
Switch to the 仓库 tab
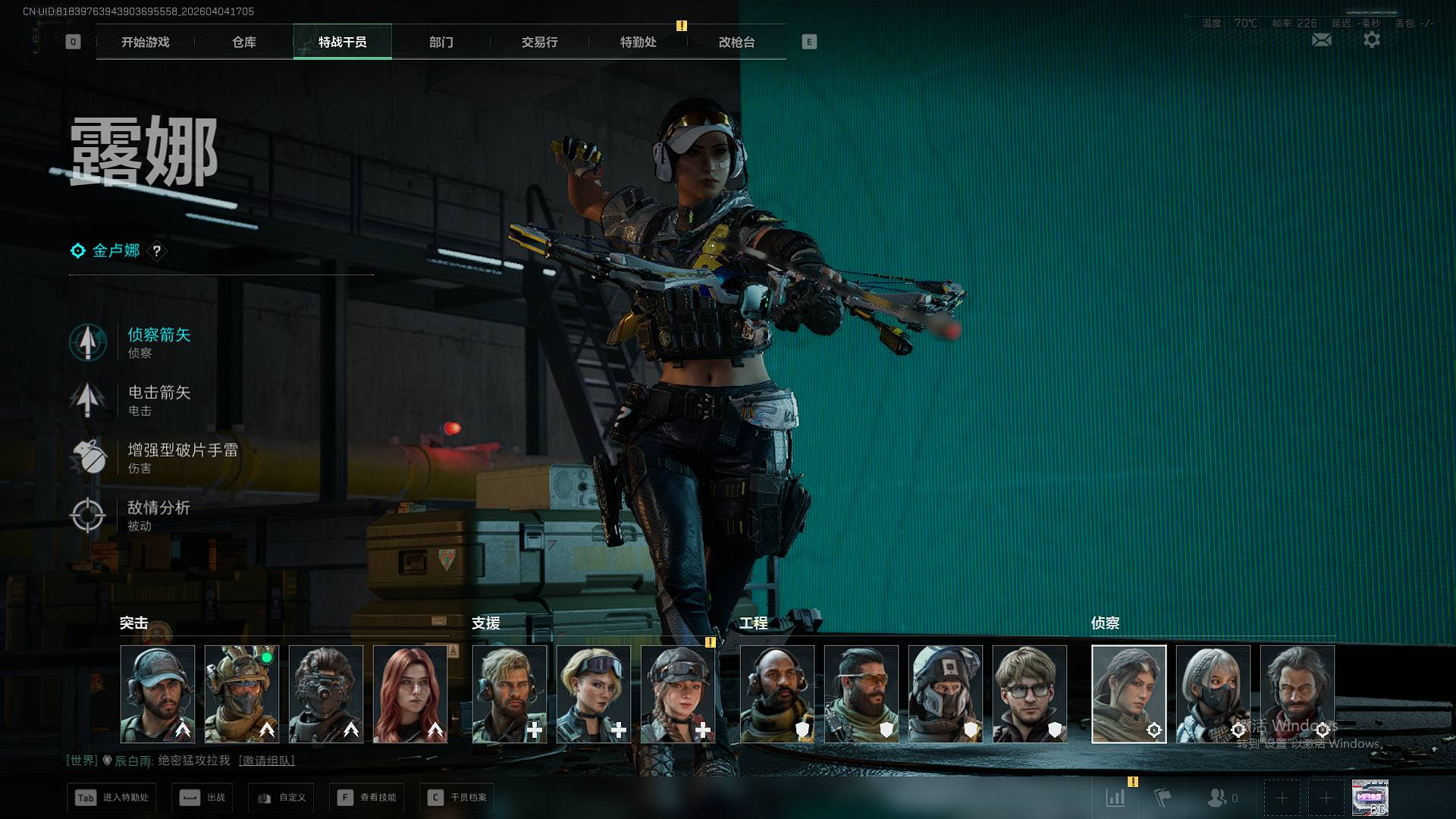tap(243, 42)
